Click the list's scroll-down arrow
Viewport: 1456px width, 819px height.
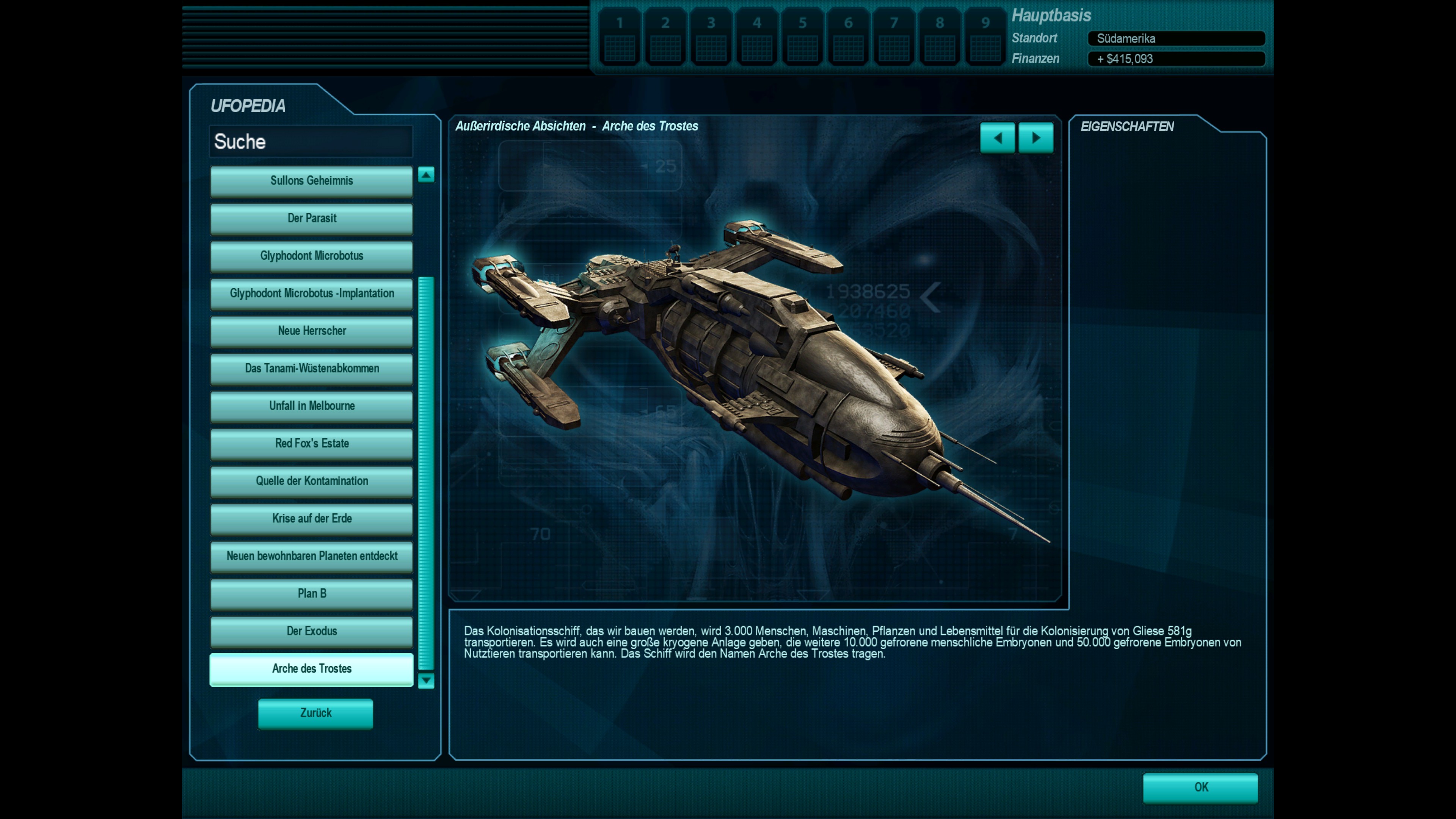tap(426, 681)
